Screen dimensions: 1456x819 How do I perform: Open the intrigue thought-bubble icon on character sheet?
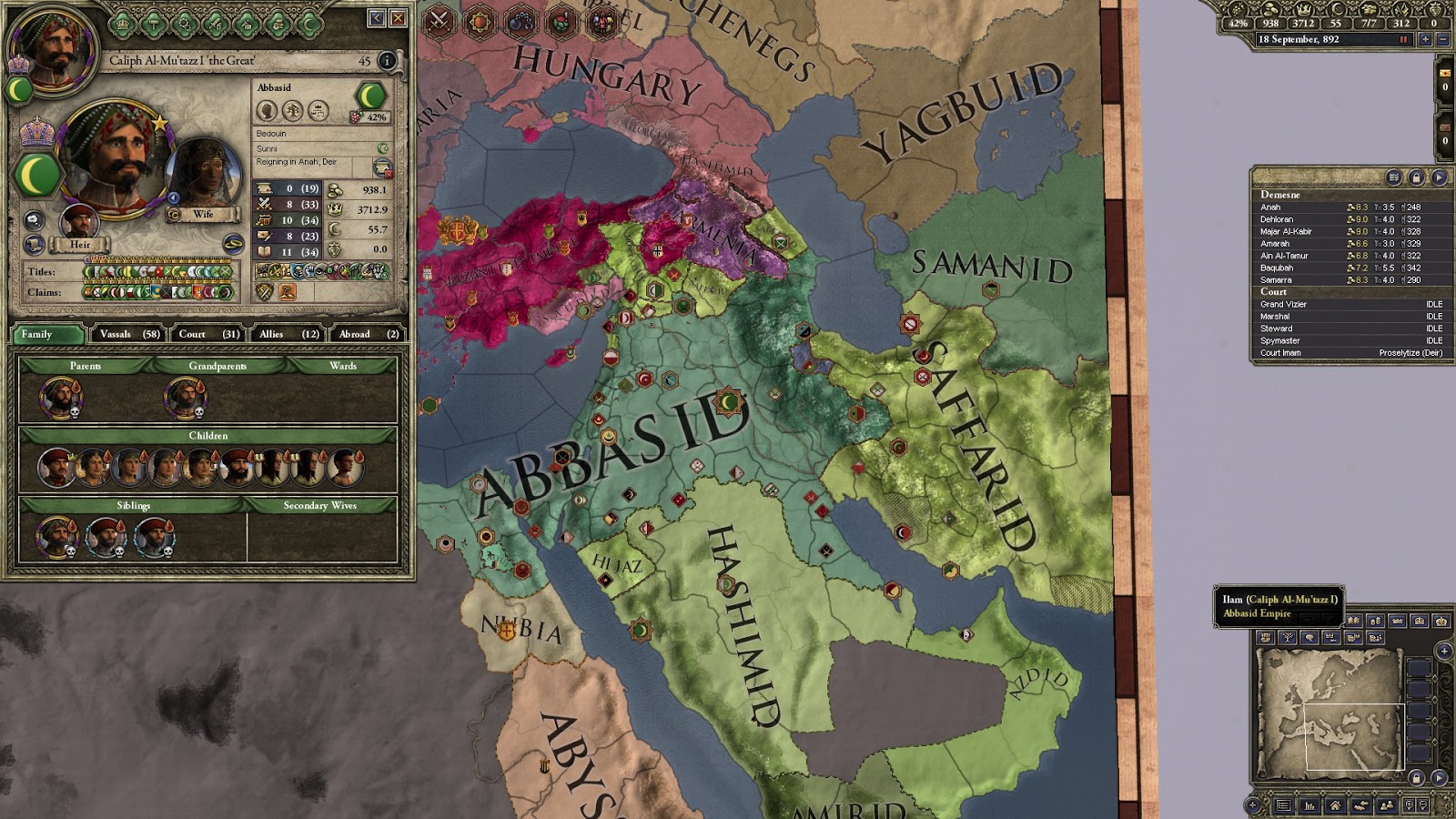(x=34, y=218)
